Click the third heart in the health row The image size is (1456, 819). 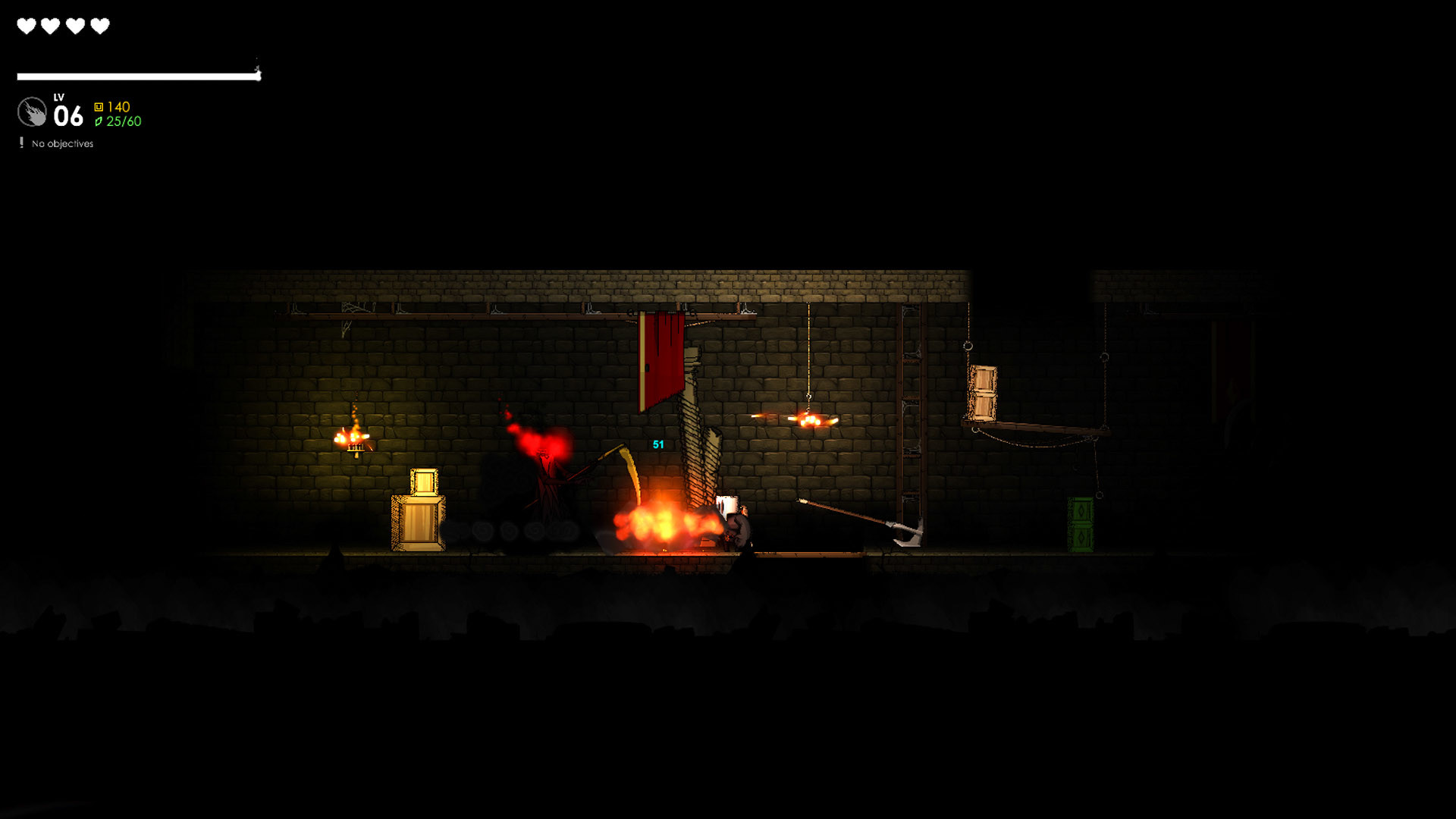point(74,27)
